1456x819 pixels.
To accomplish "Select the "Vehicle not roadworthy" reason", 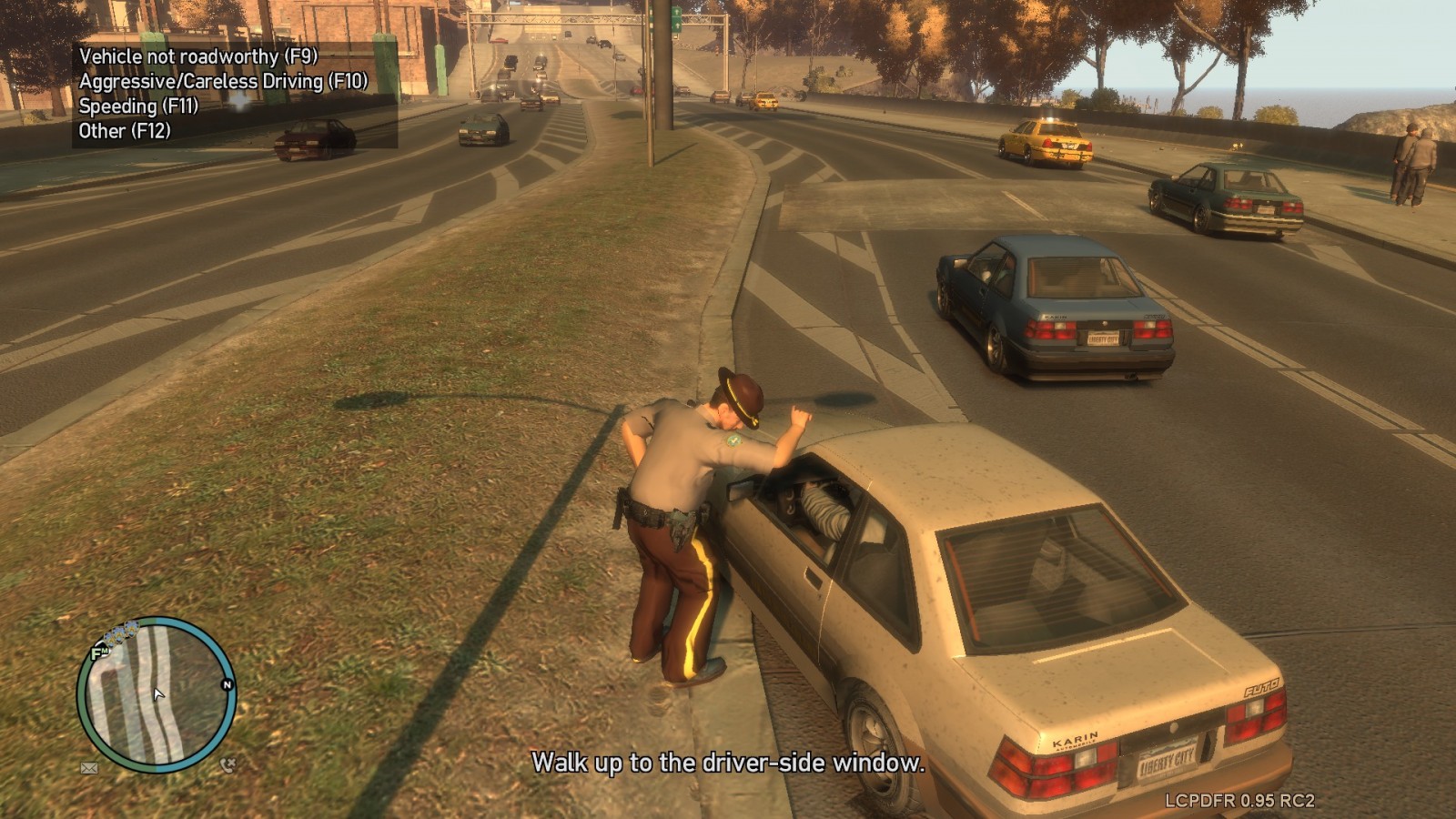I will click(197, 56).
